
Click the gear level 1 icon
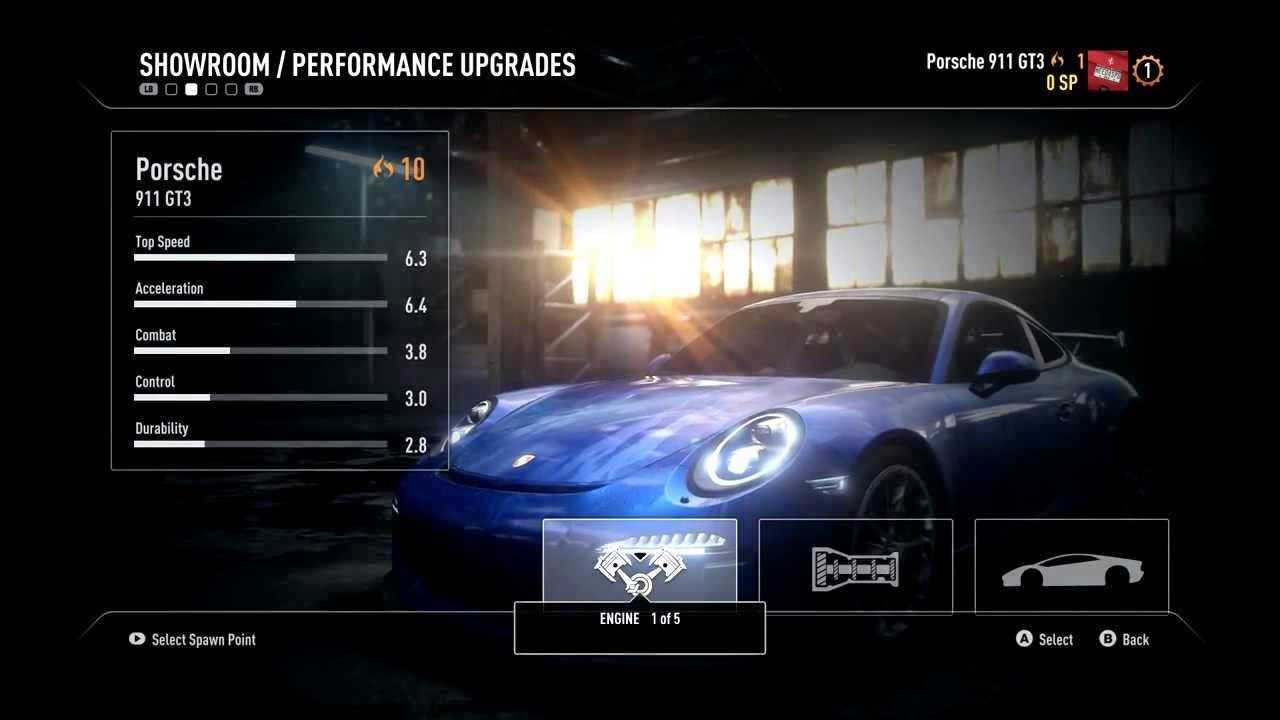point(1147,70)
